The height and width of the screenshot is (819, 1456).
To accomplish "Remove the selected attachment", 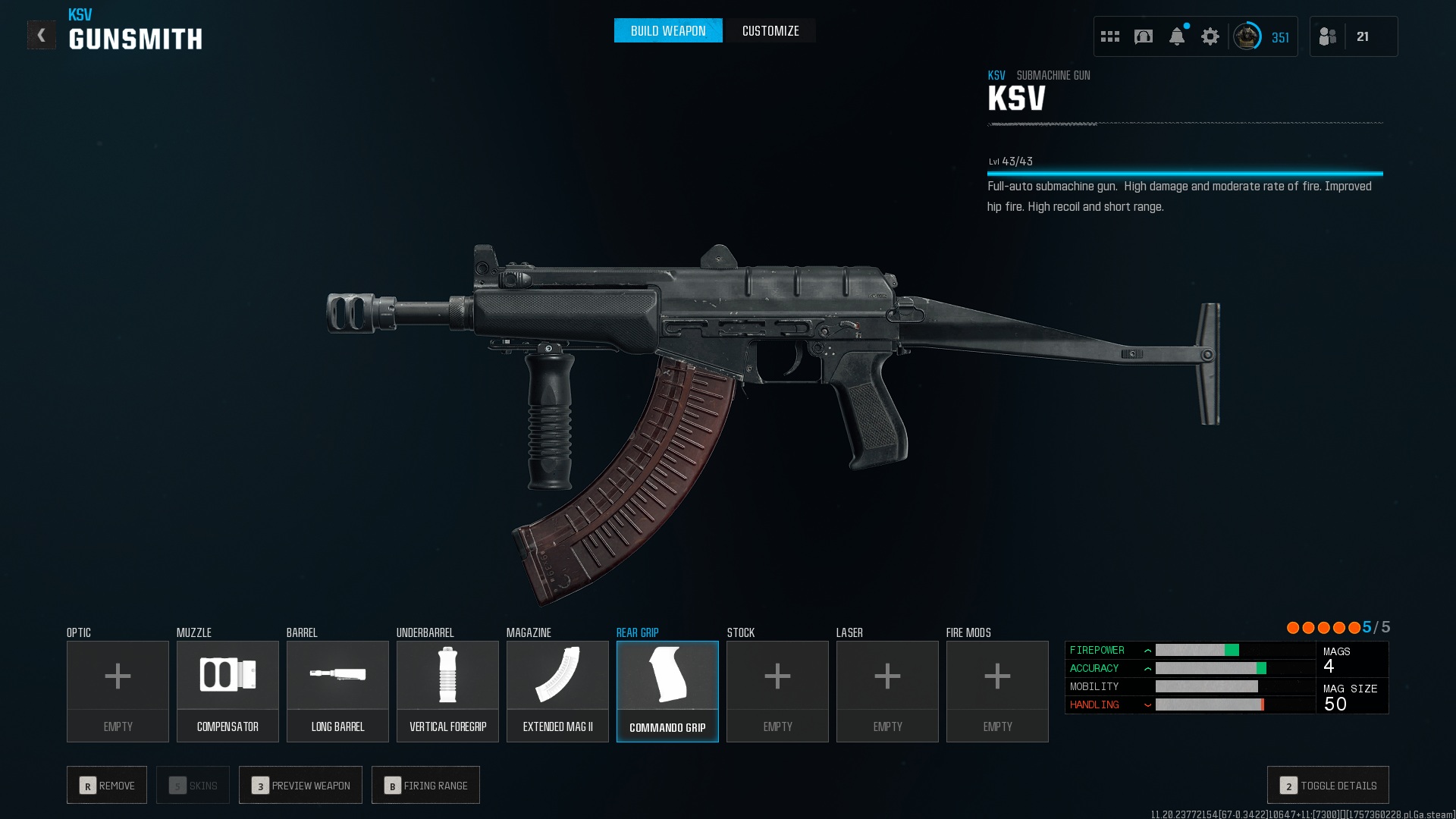I will [107, 785].
